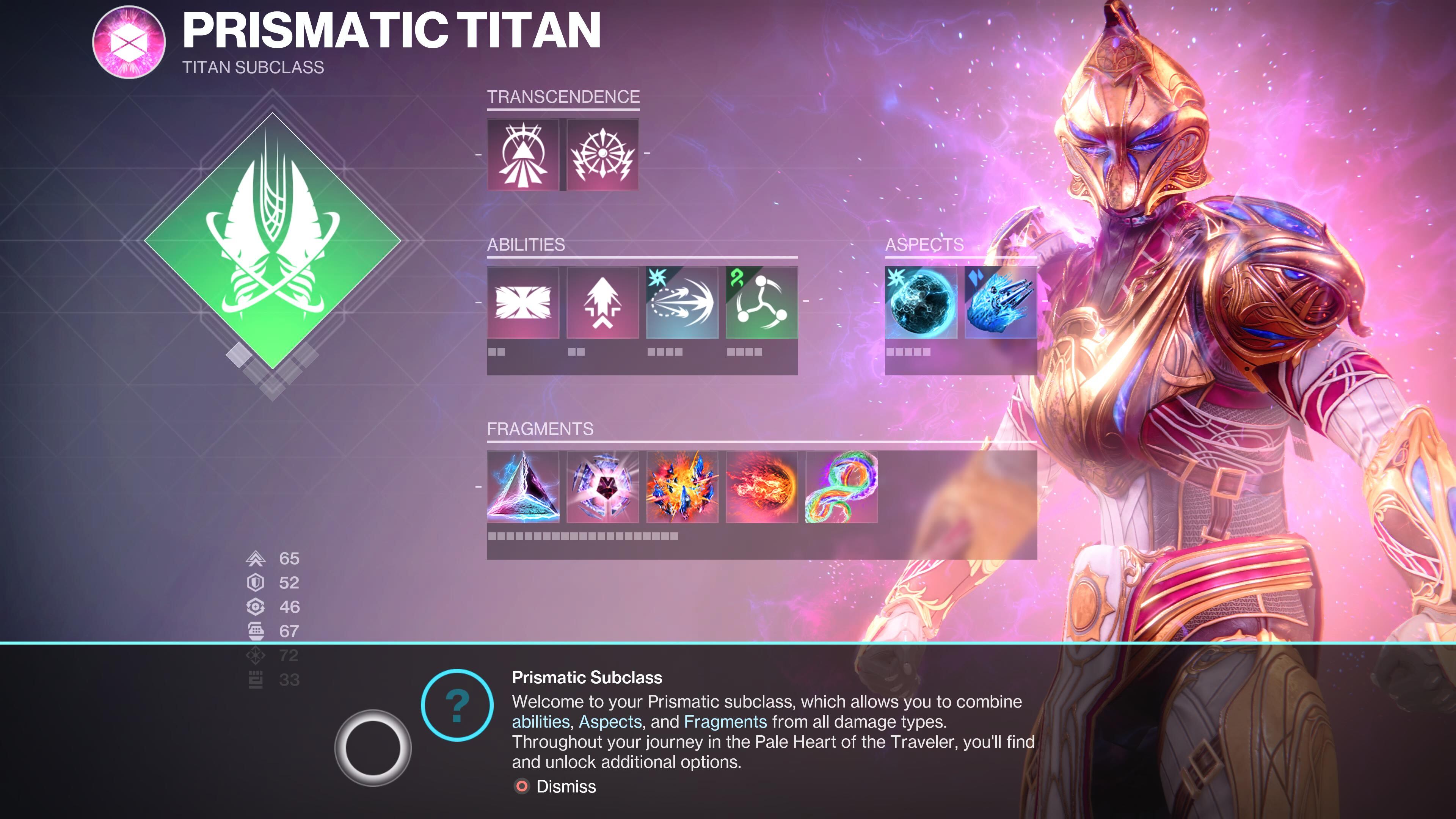Click the question mark help icon
1456x819 pixels.
pos(457,705)
